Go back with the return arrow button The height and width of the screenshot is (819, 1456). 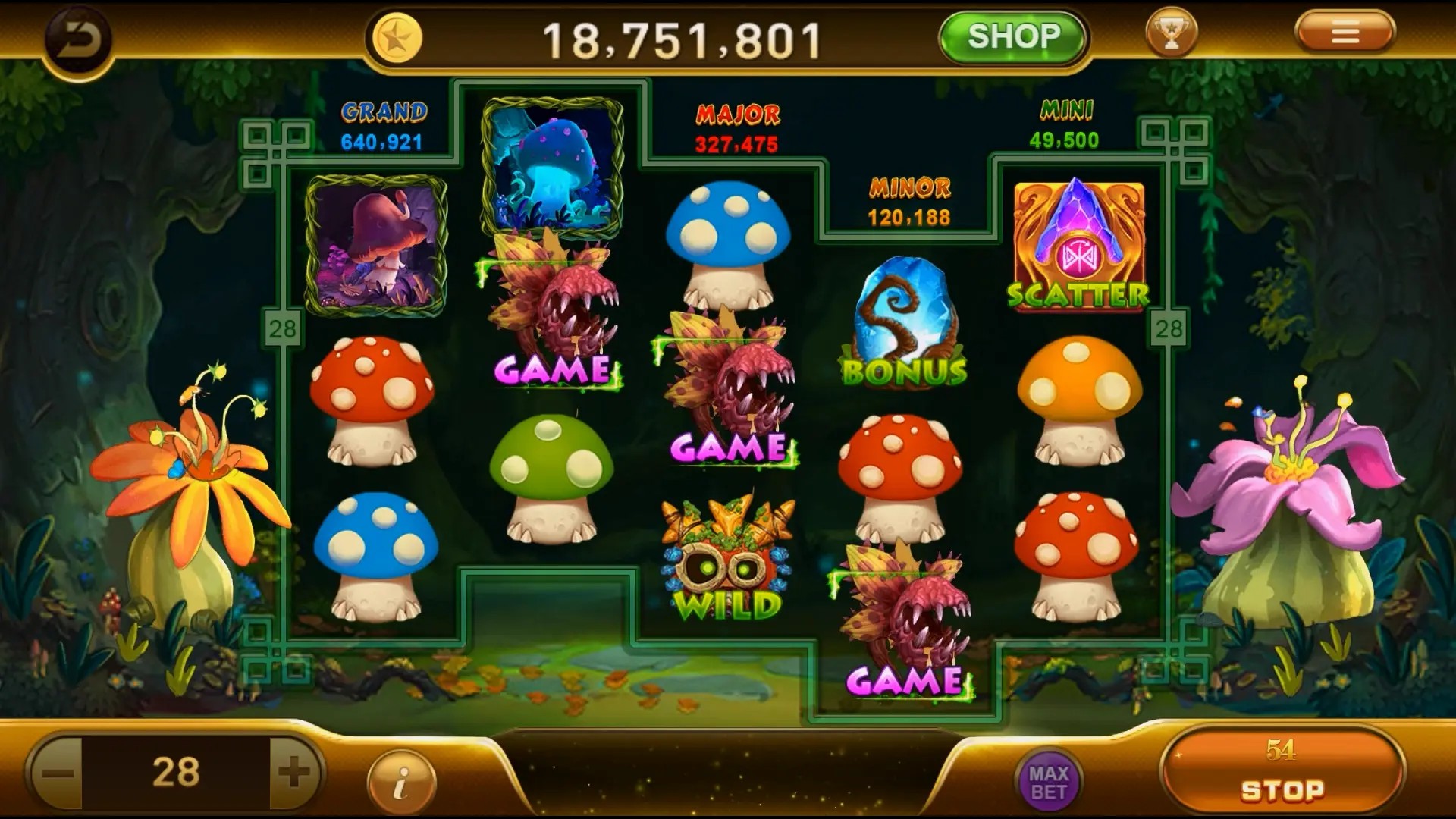click(78, 40)
